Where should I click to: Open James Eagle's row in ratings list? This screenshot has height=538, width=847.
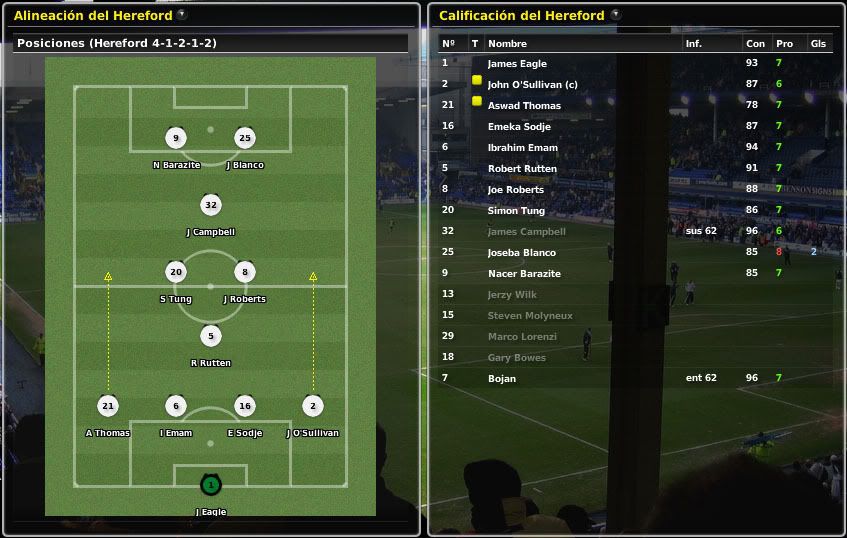coord(517,64)
